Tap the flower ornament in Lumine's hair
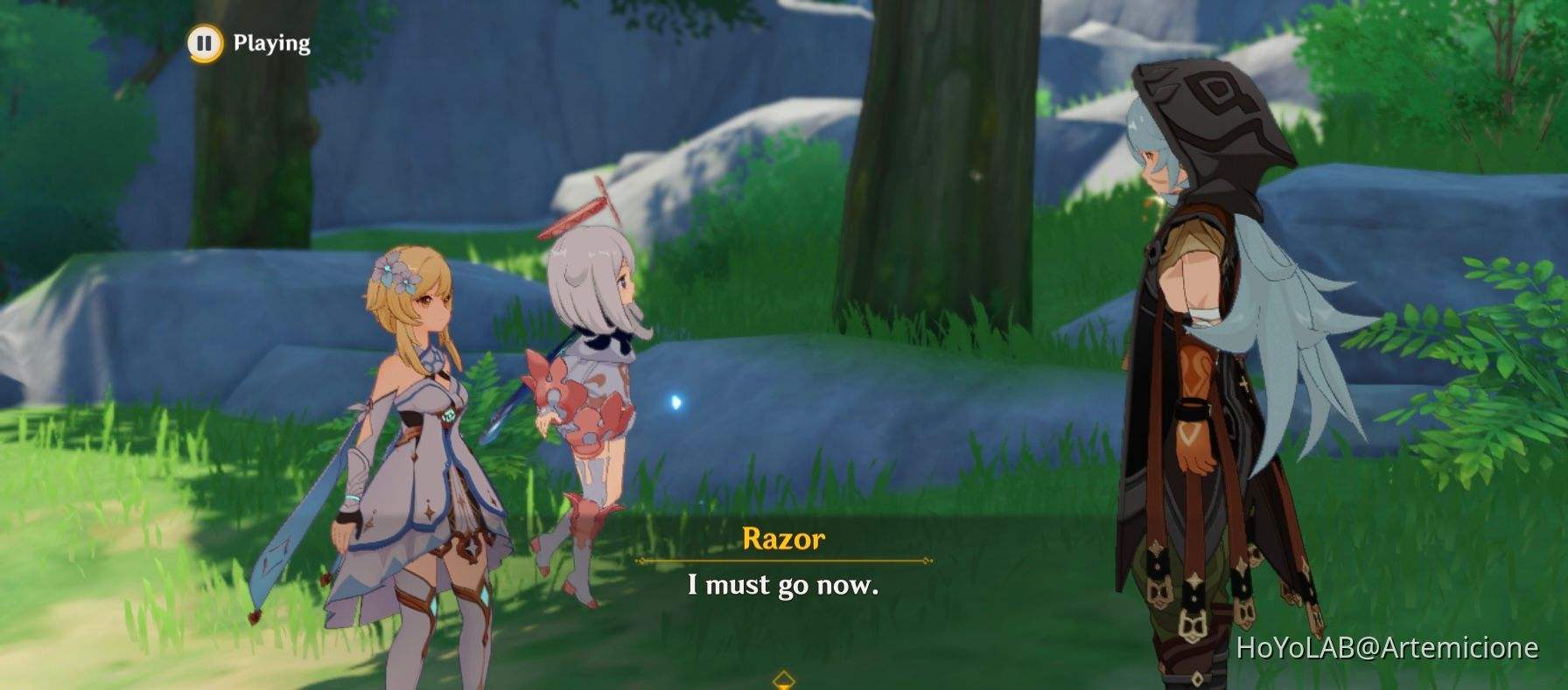This screenshot has width=1568, height=690. pos(392,273)
